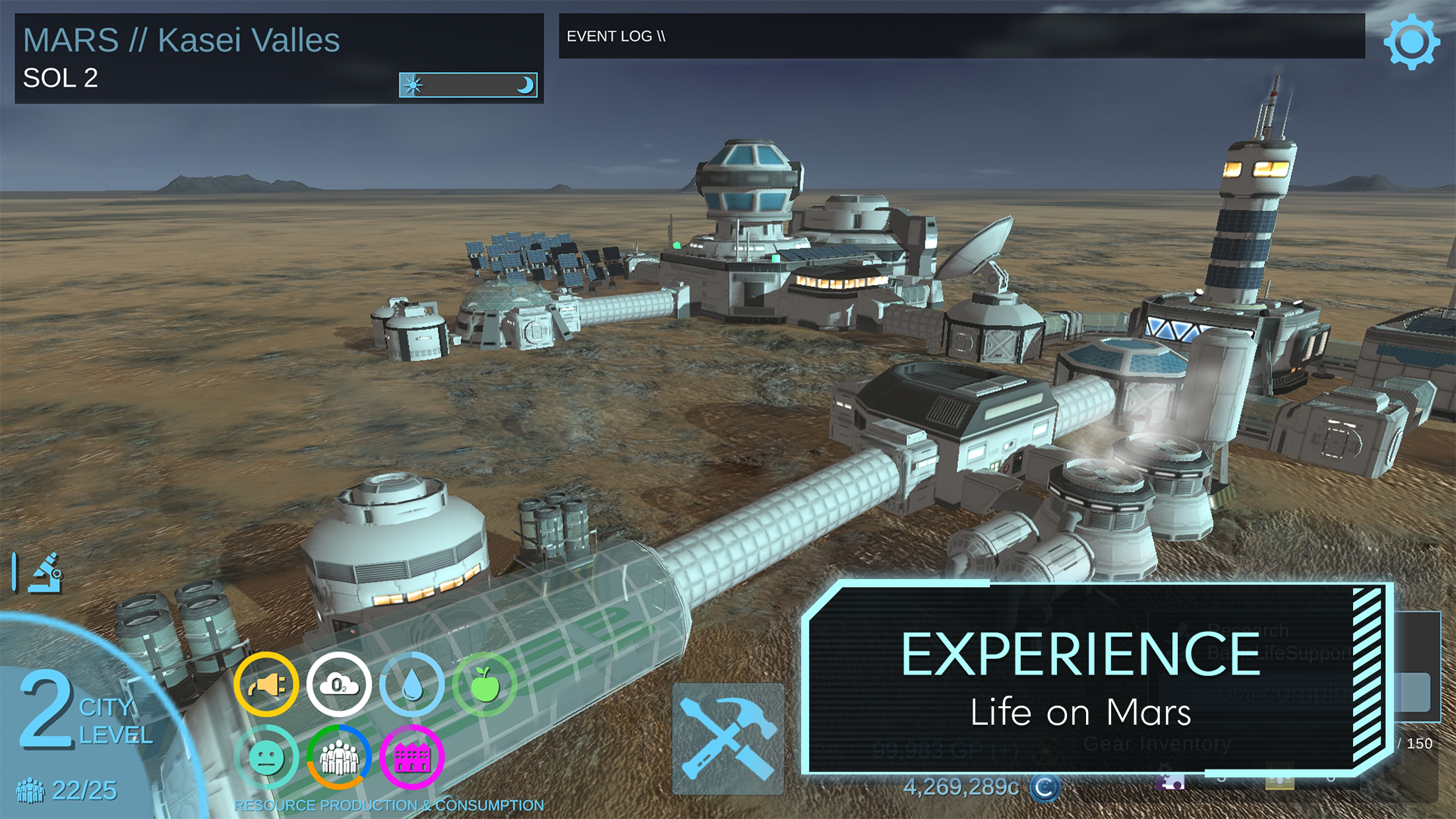
Task: Open colonist happiness details
Action: (266, 757)
